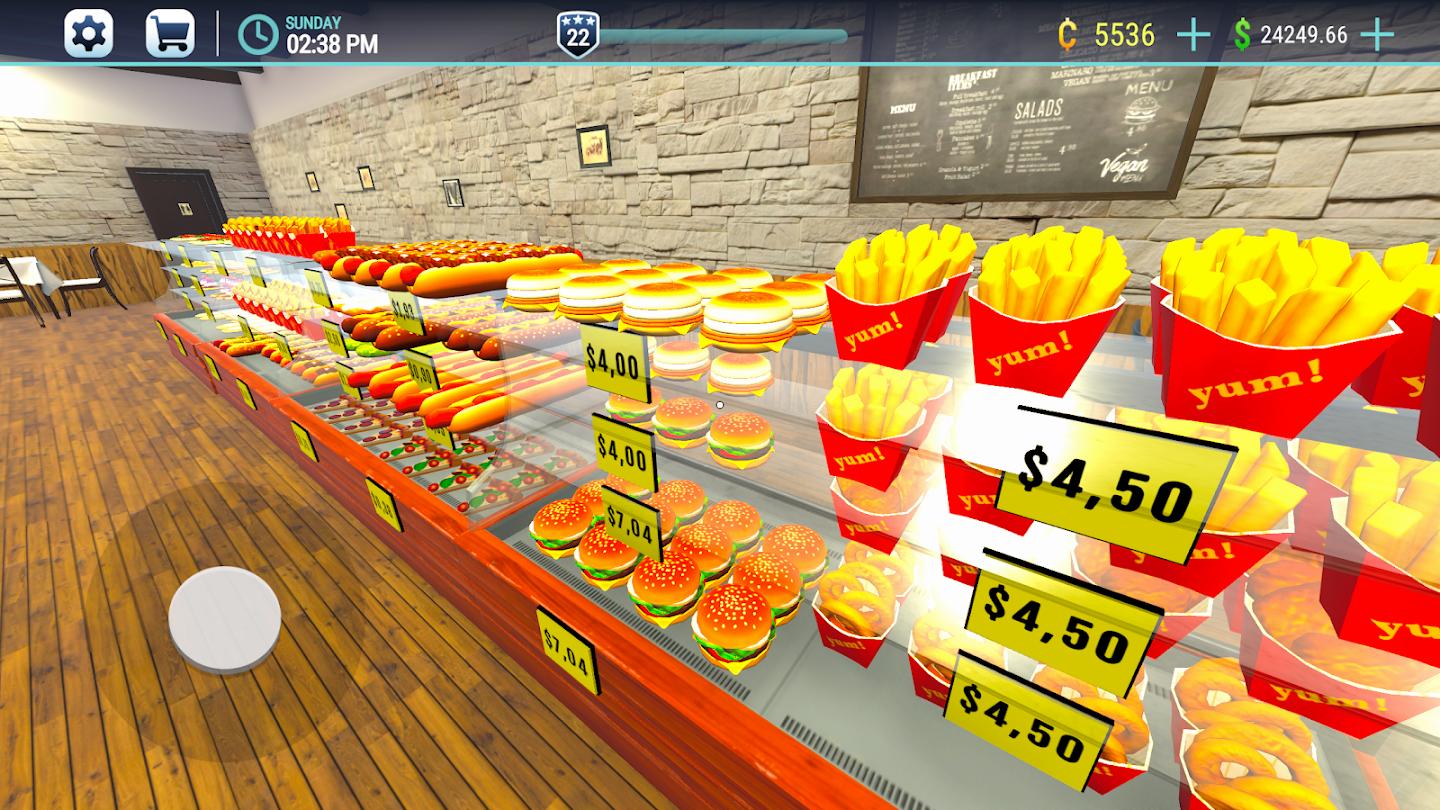Open the shopping cart icon

coord(168,32)
